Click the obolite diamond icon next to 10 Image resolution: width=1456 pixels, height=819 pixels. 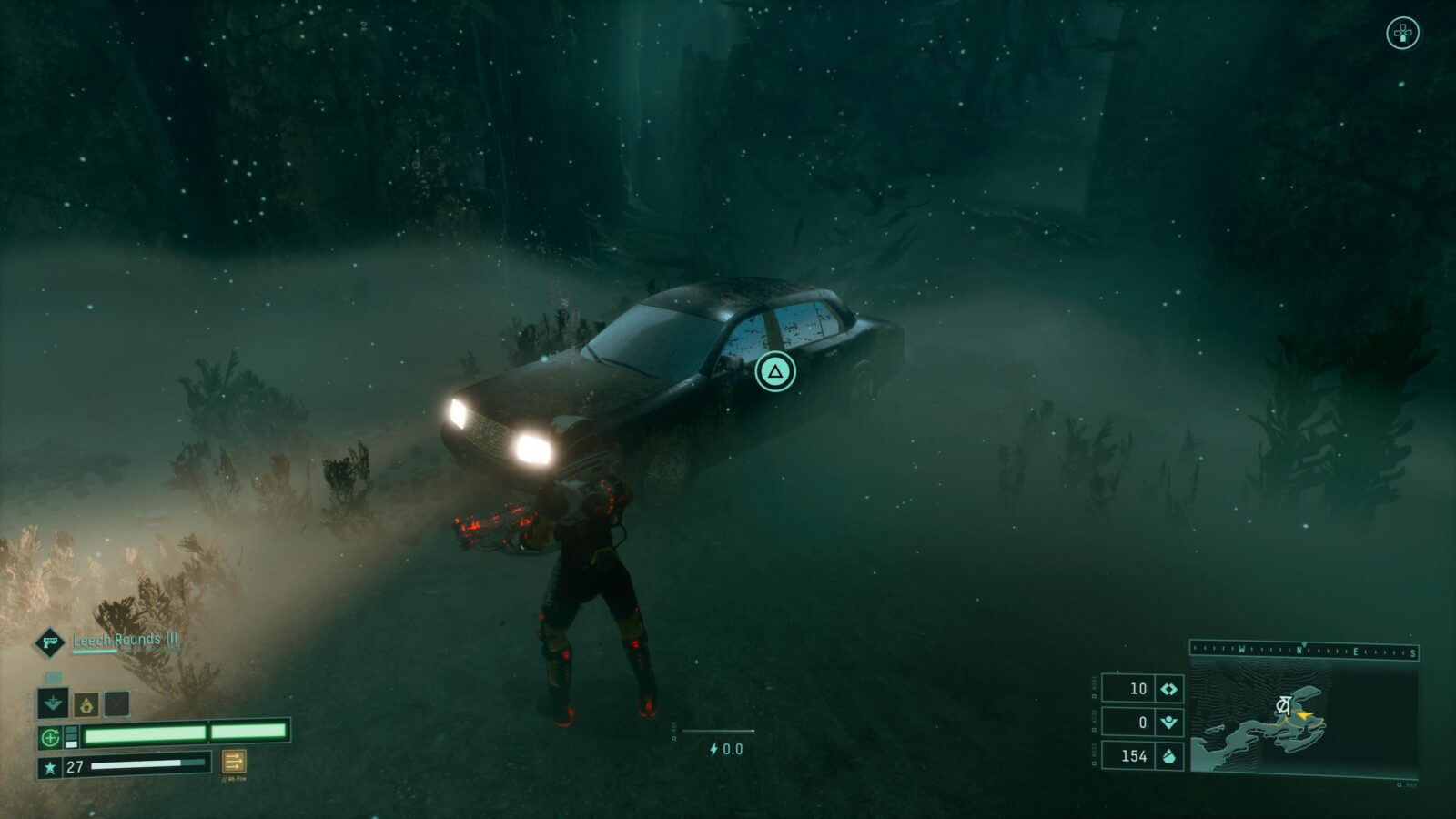coord(1169,690)
